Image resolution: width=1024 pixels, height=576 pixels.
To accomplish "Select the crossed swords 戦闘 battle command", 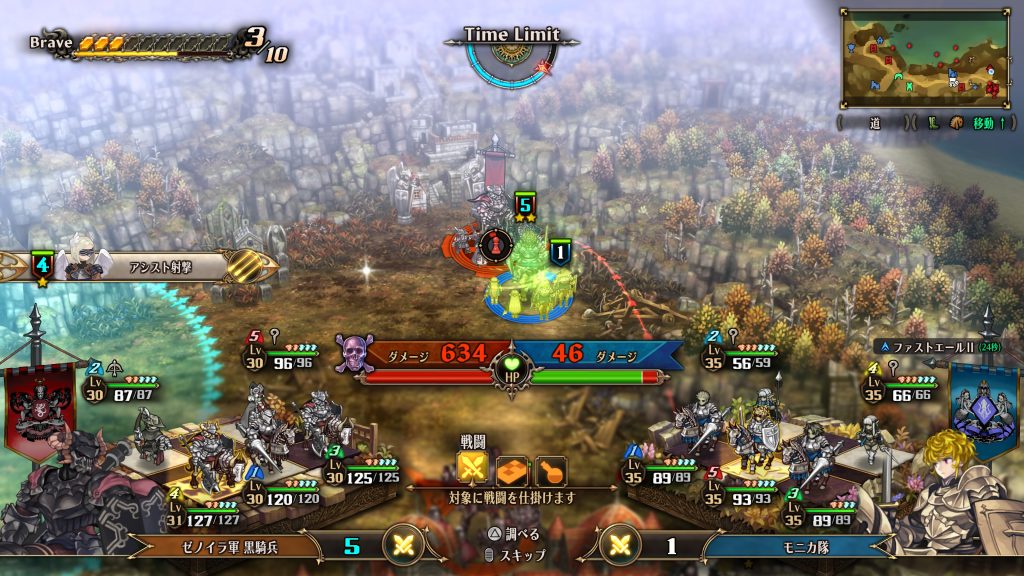I will (472, 469).
